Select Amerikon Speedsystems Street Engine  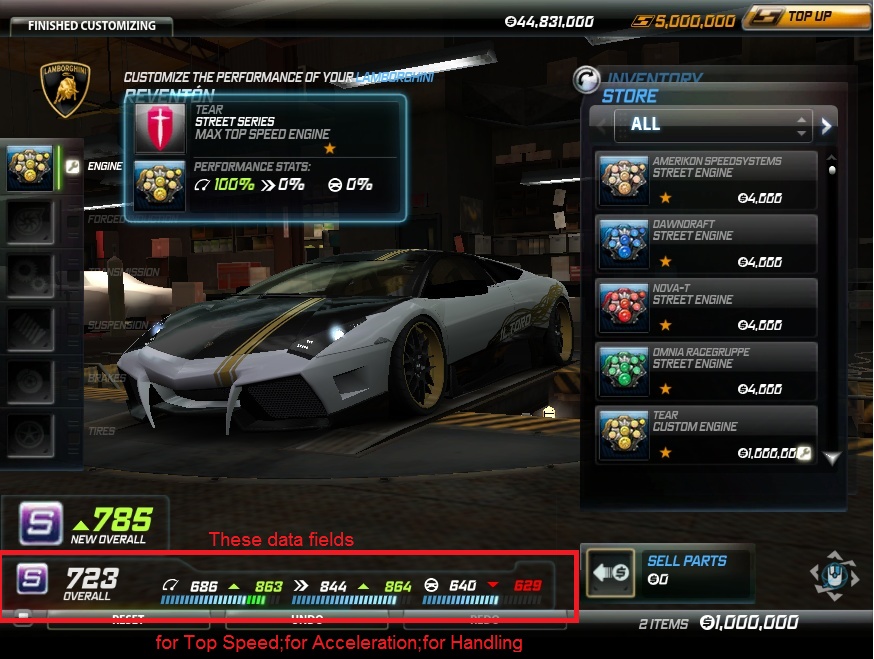(x=706, y=180)
